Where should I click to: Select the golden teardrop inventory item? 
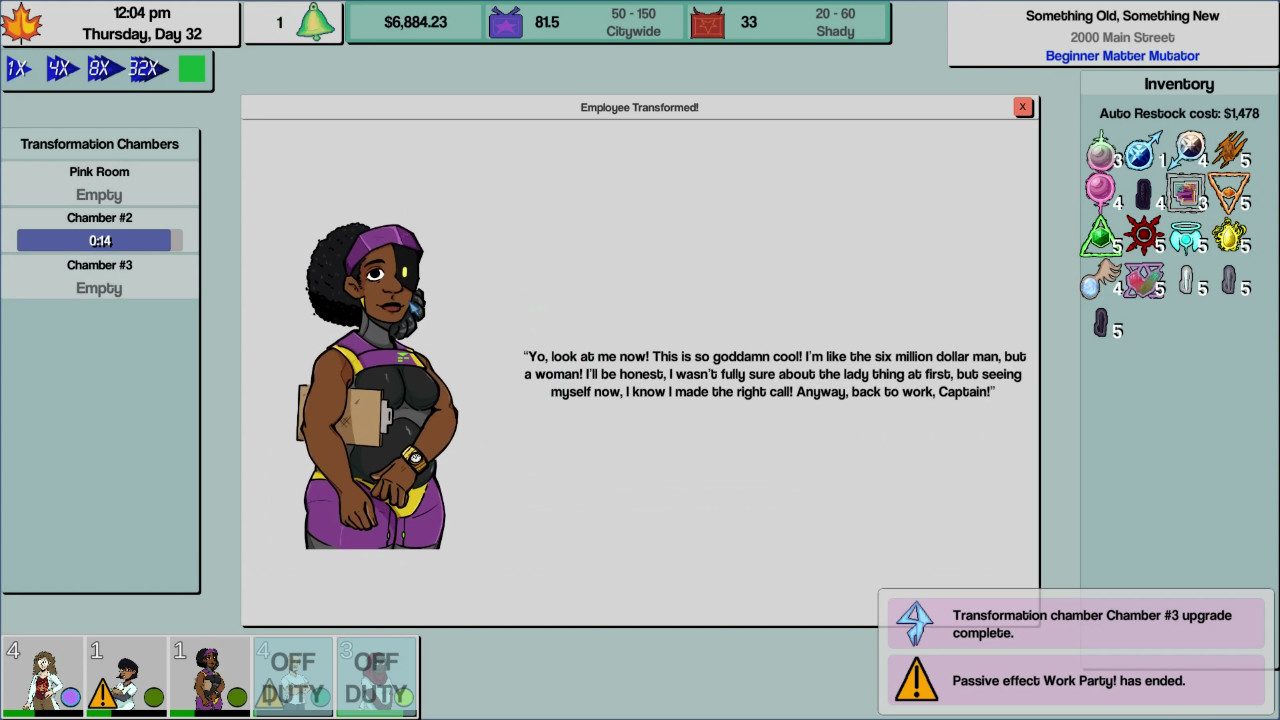tap(1228, 235)
